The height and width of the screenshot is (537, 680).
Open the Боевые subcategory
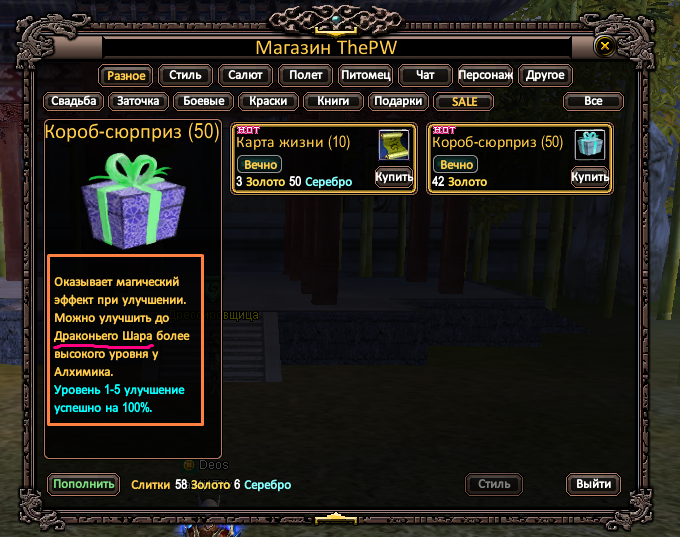(x=204, y=101)
